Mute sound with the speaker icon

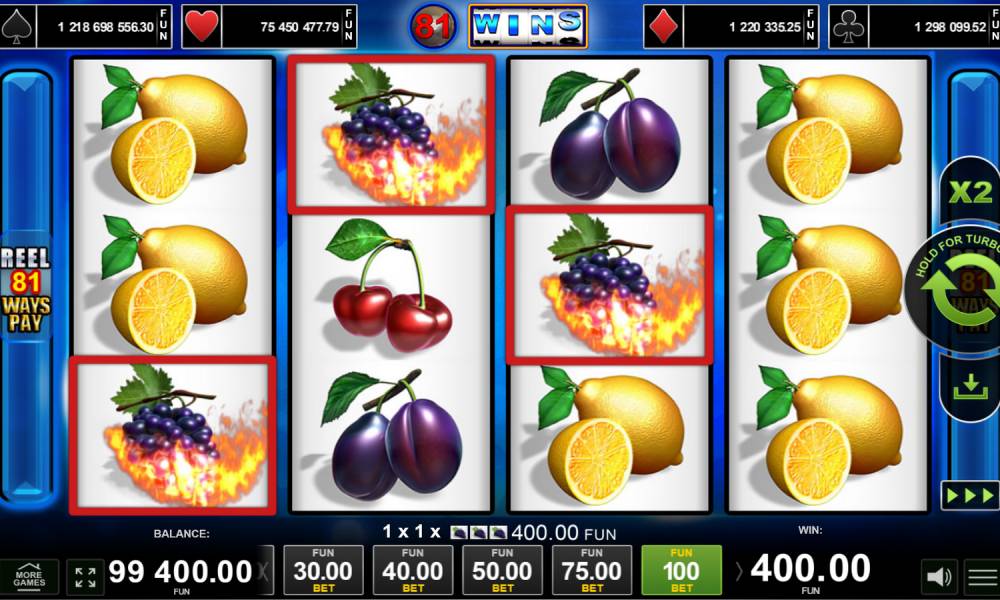click(x=937, y=576)
